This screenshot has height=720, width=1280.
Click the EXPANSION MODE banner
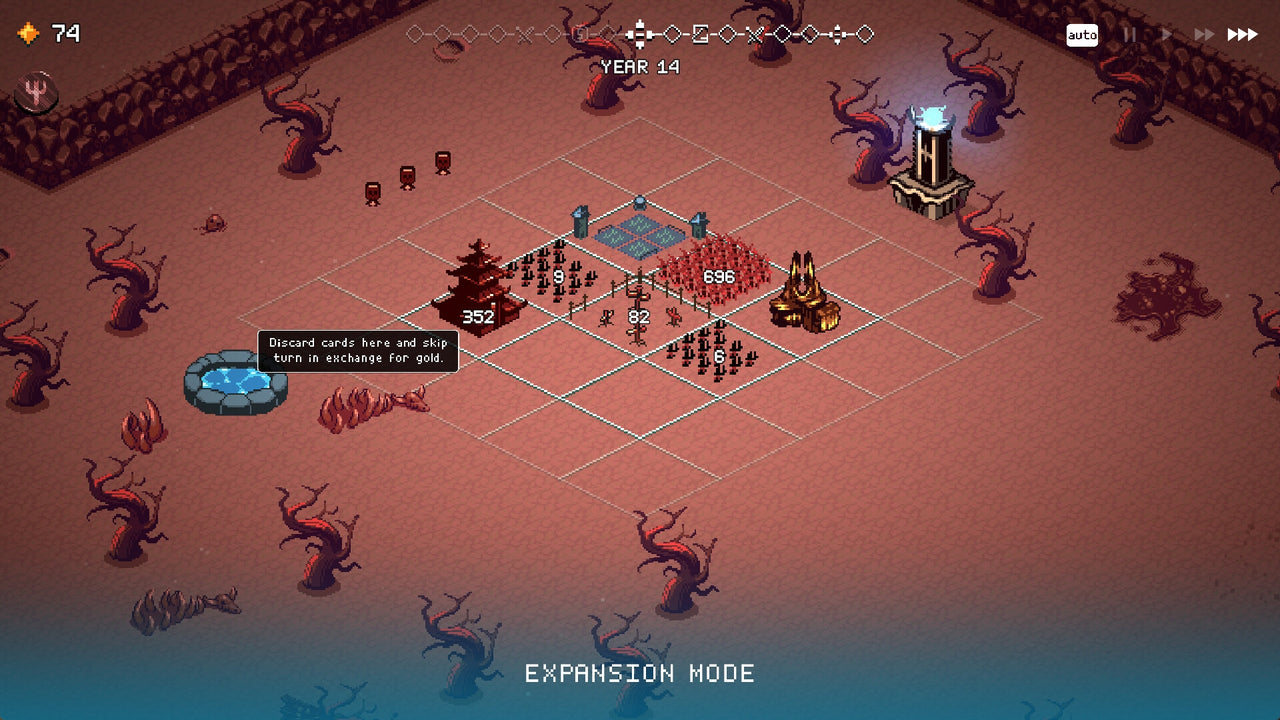[x=639, y=673]
